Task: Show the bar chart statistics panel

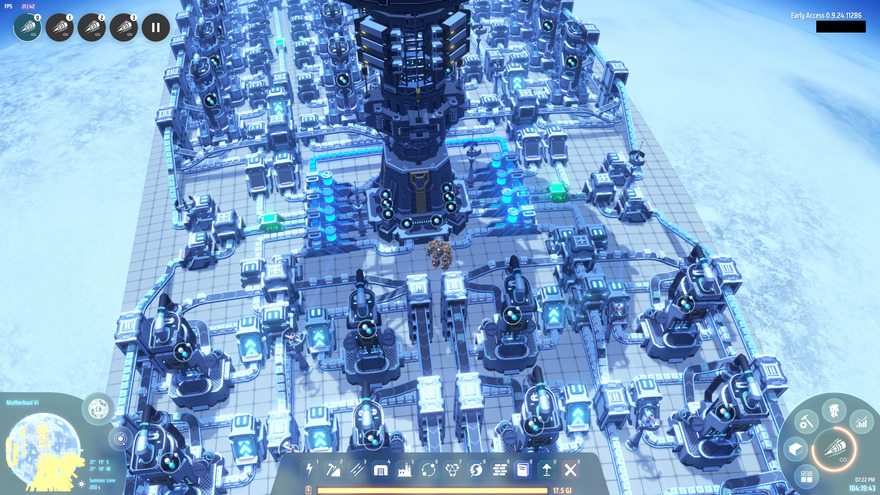Action: point(860,422)
